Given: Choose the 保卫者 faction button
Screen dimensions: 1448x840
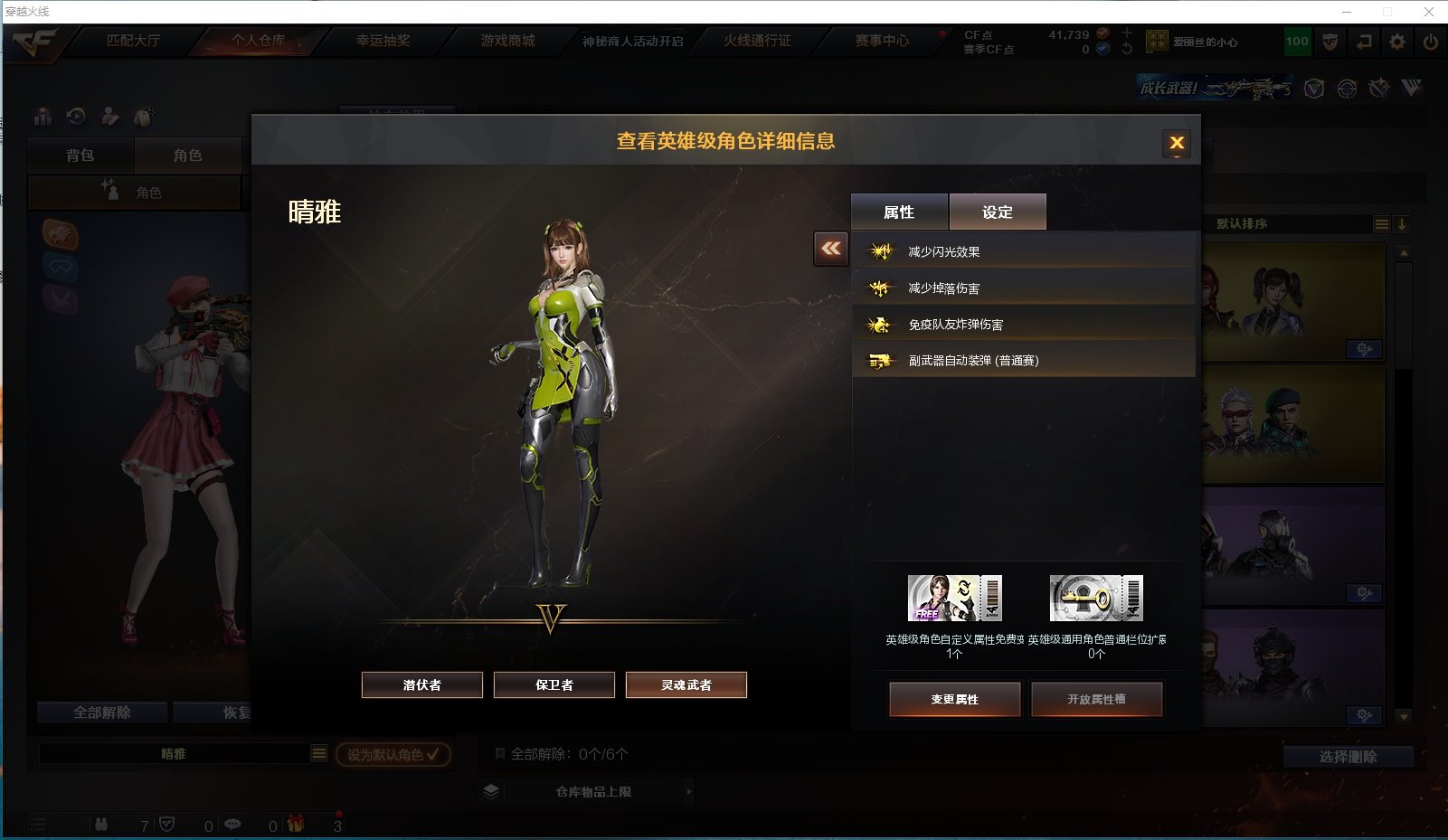Looking at the screenshot, I should tap(554, 684).
